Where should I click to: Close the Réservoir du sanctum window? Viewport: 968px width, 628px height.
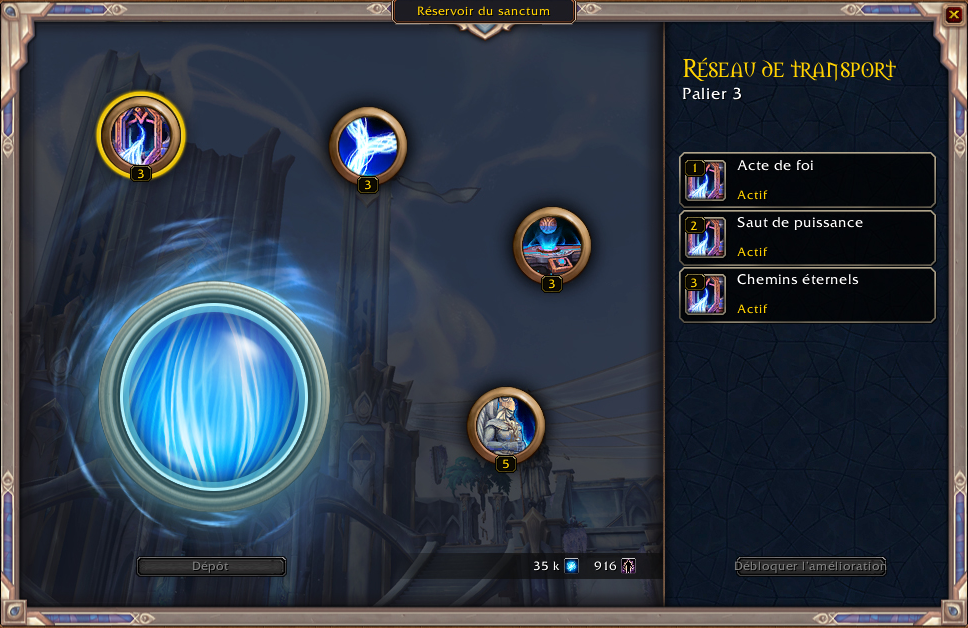pyautogui.click(x=953, y=15)
